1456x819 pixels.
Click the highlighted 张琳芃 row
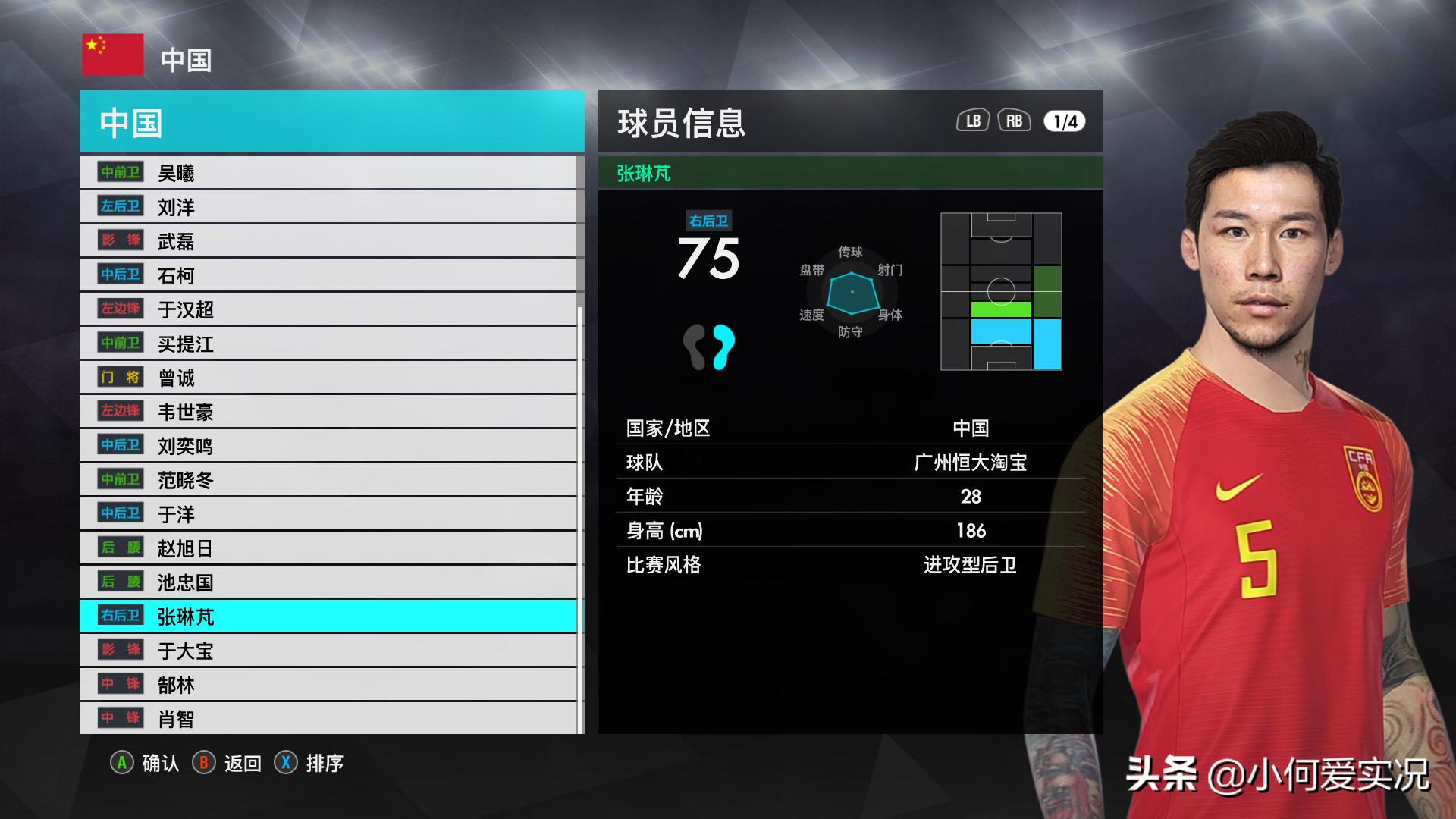(328, 617)
